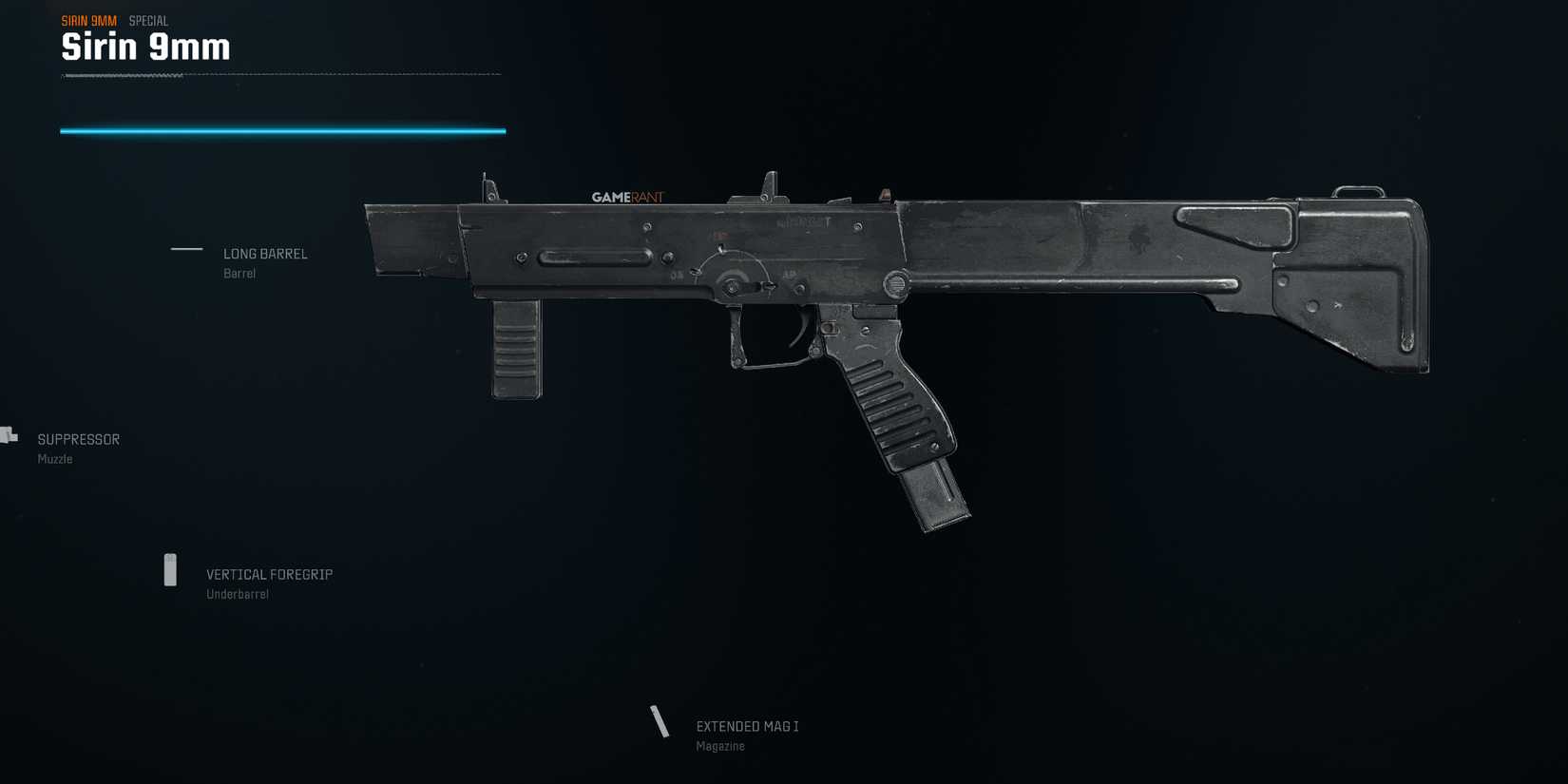Click the Suppressor muzzle icon

click(8, 434)
